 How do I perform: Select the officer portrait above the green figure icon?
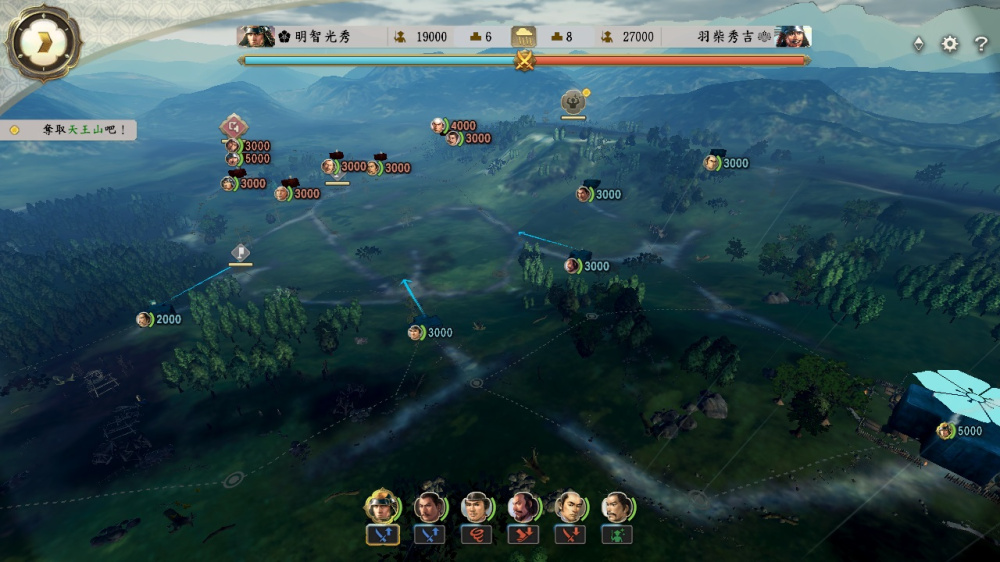point(617,506)
